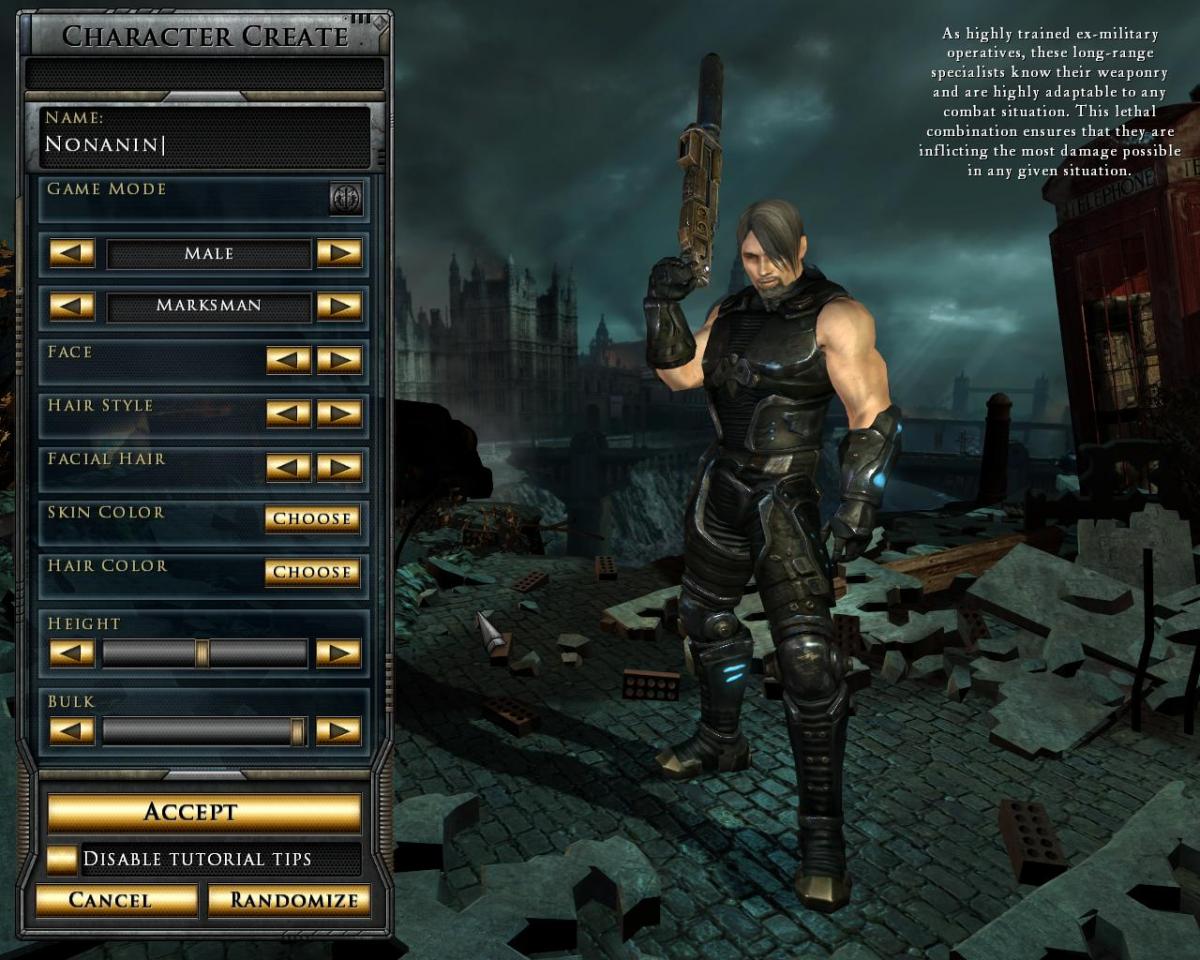Click the Name input field

[205, 145]
